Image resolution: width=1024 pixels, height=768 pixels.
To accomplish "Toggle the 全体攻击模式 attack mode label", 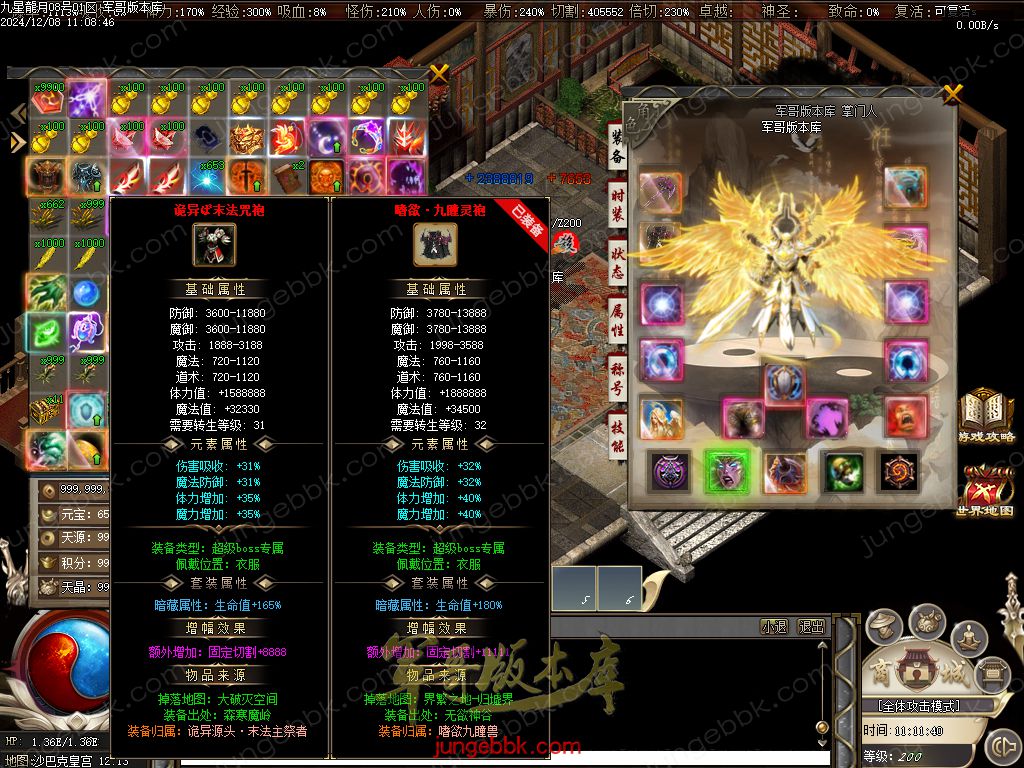I will click(911, 706).
